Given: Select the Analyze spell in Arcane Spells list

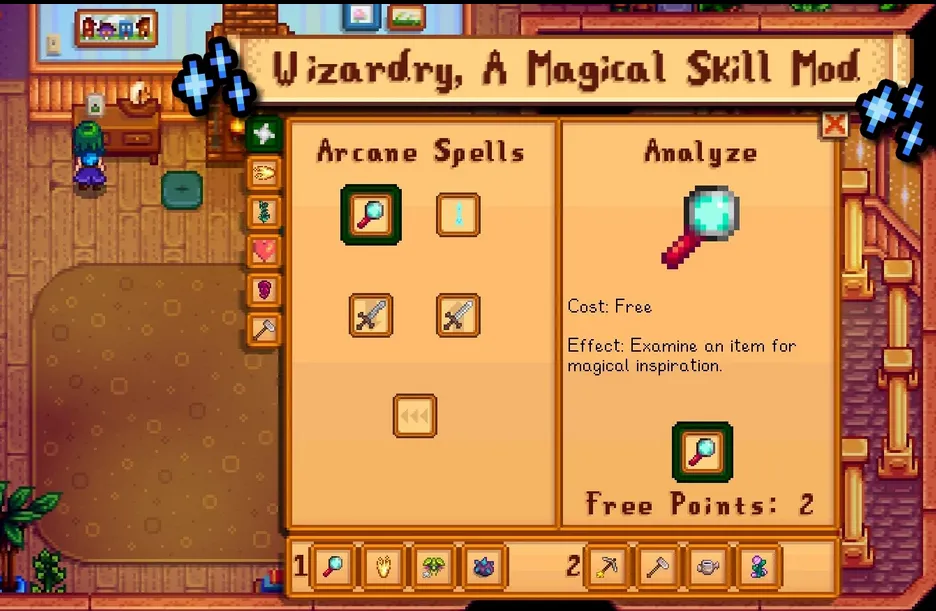Looking at the screenshot, I should coord(370,215).
